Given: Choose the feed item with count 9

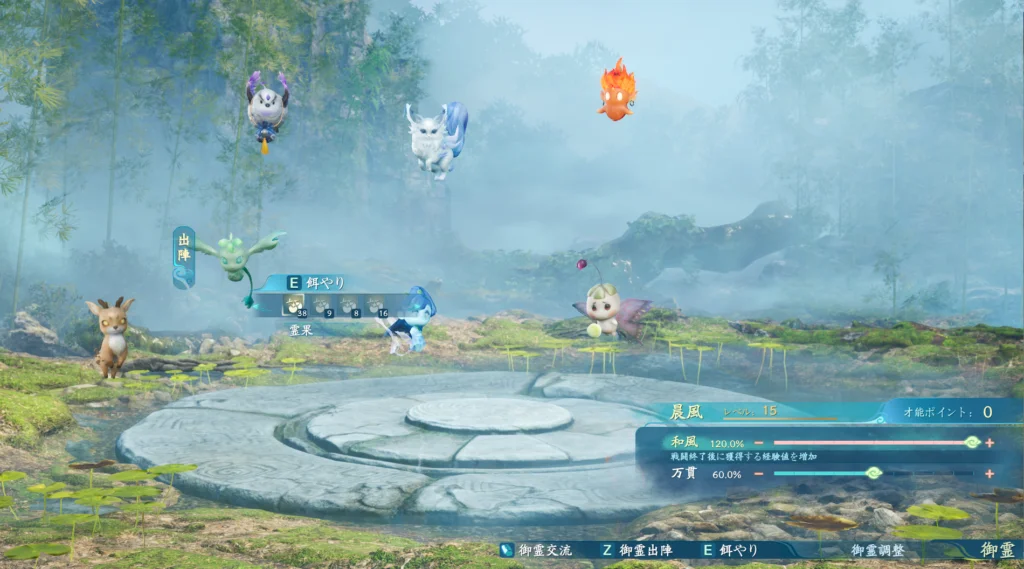Looking at the screenshot, I should click(x=323, y=304).
